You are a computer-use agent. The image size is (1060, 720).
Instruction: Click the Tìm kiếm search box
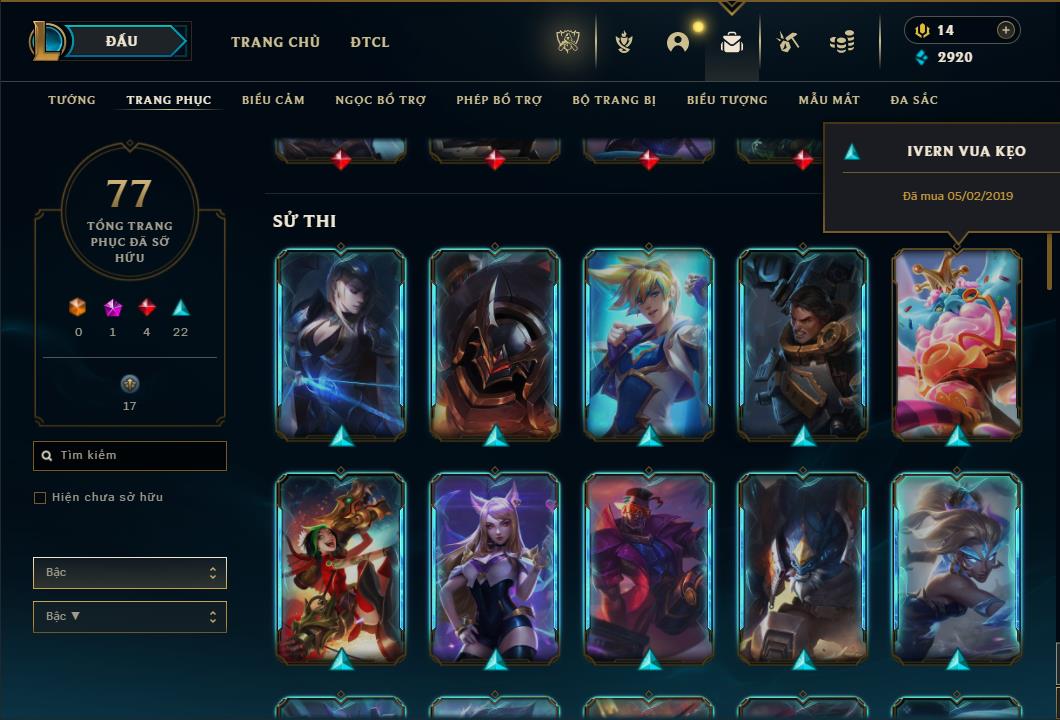(x=130, y=456)
